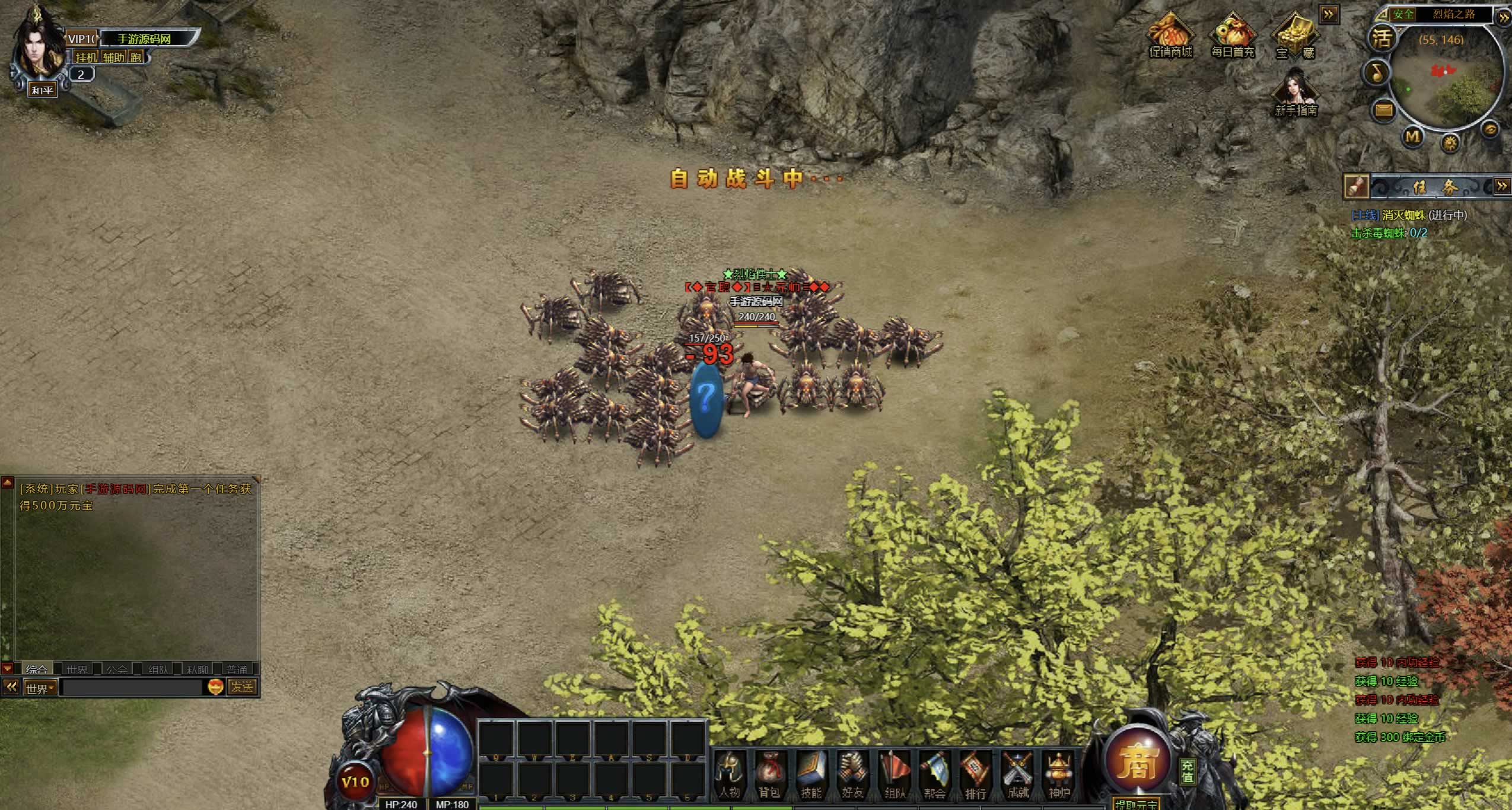Image resolution: width=1512 pixels, height=810 pixels.
Task: Click the 和平 peace mode button
Action: click(x=43, y=90)
